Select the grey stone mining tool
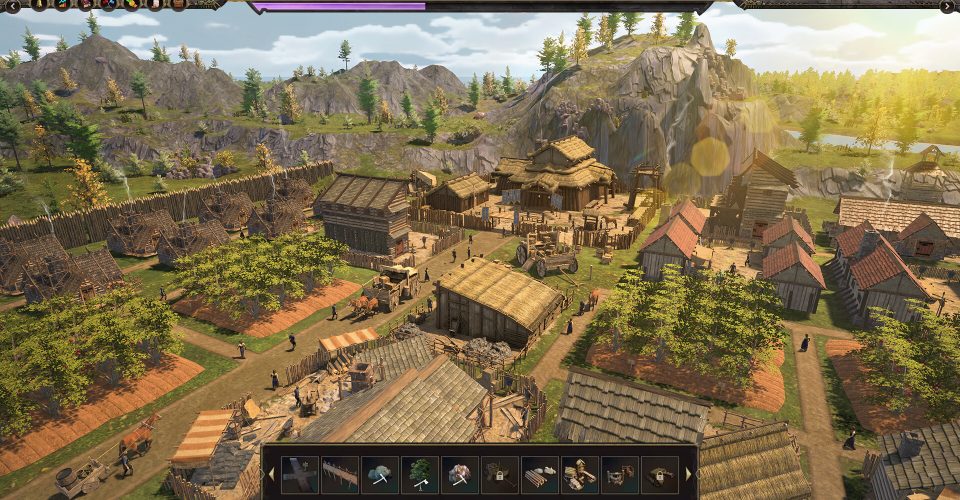 380,474
